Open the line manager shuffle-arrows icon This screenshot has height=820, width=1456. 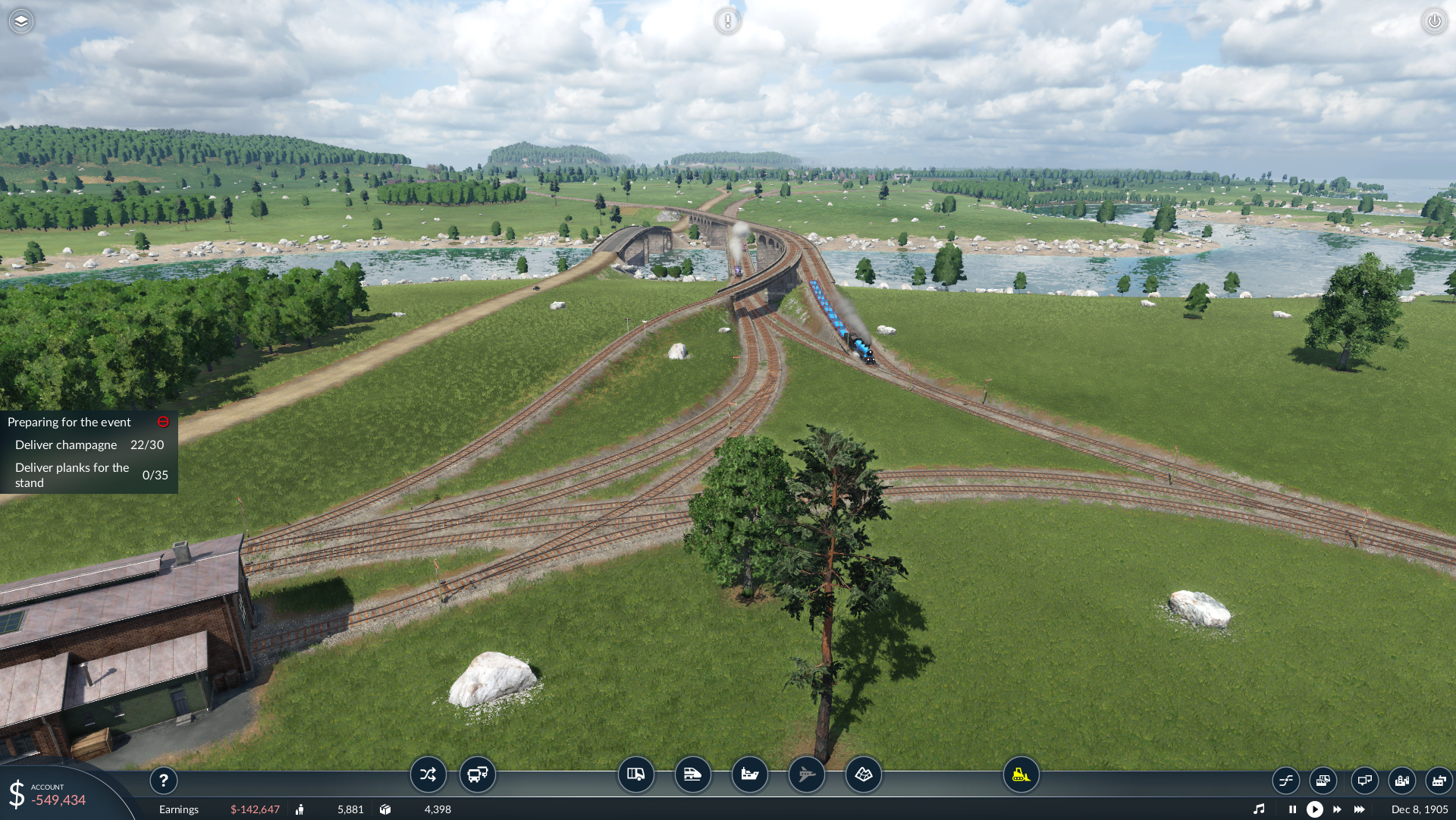click(428, 774)
